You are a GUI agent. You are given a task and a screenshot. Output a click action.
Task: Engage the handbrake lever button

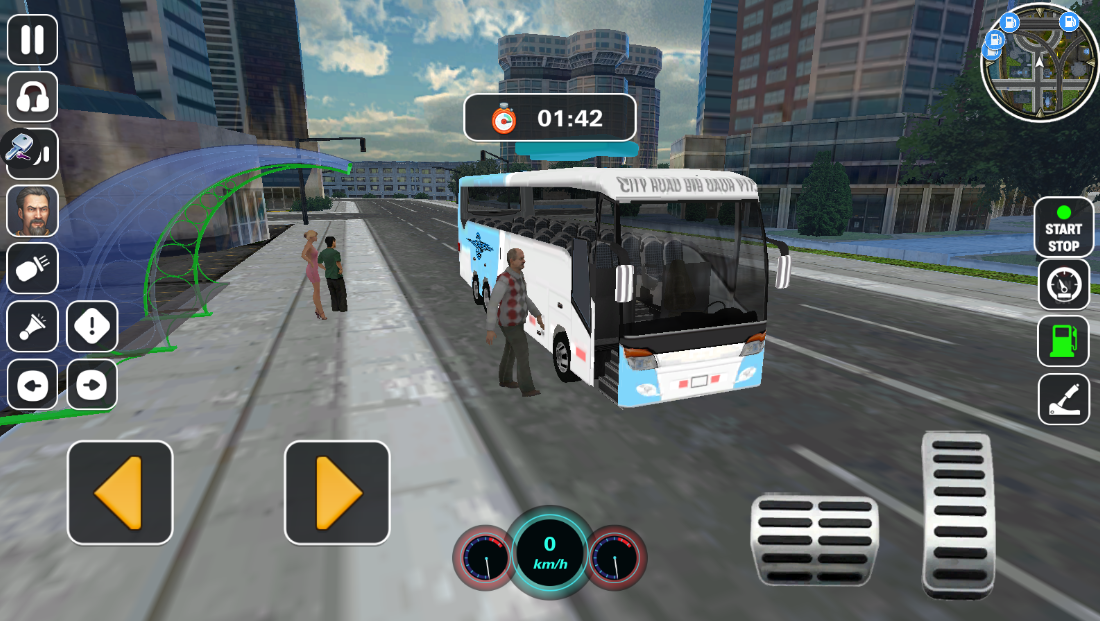(x=1063, y=399)
